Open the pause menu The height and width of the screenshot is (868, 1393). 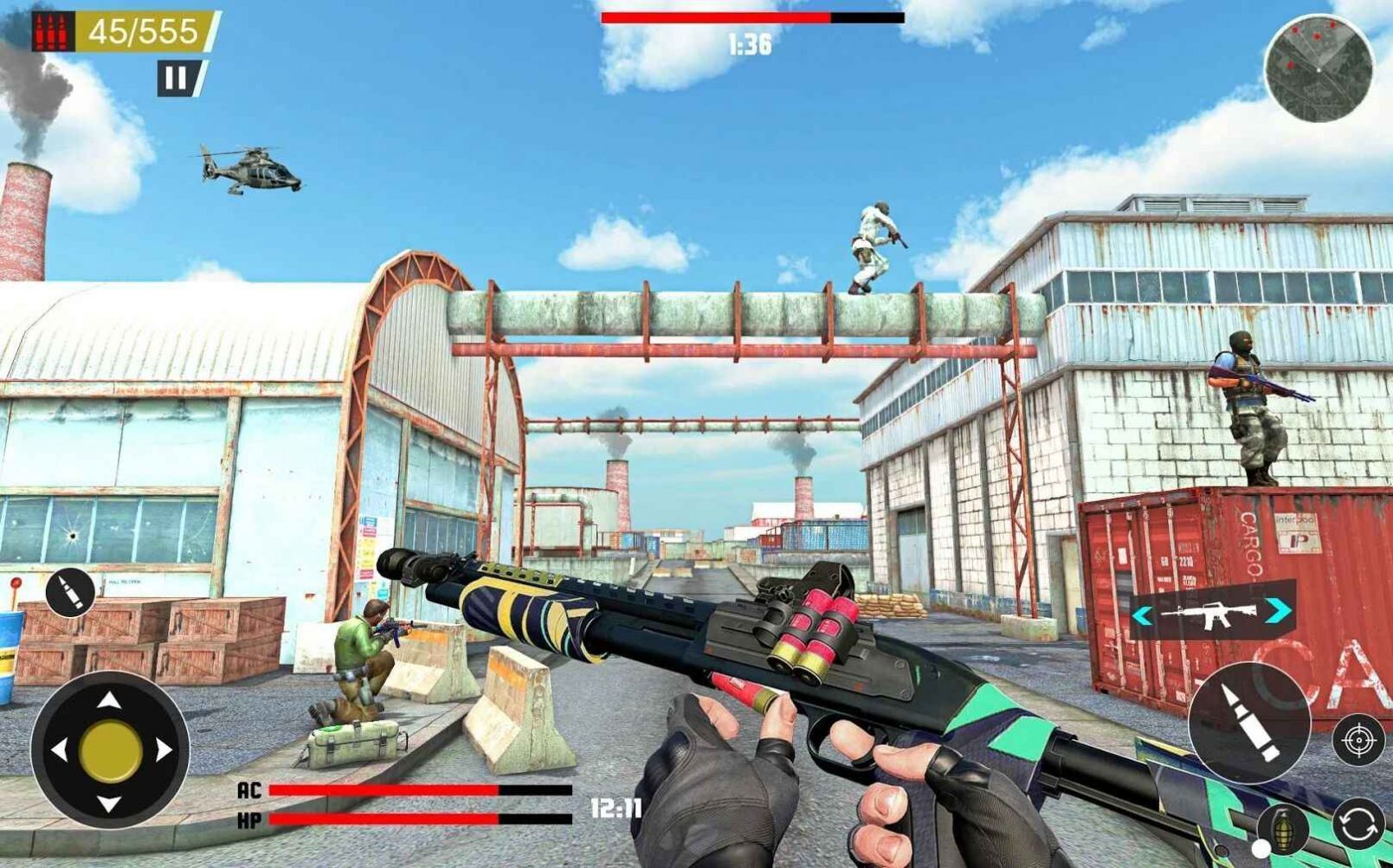point(178,79)
